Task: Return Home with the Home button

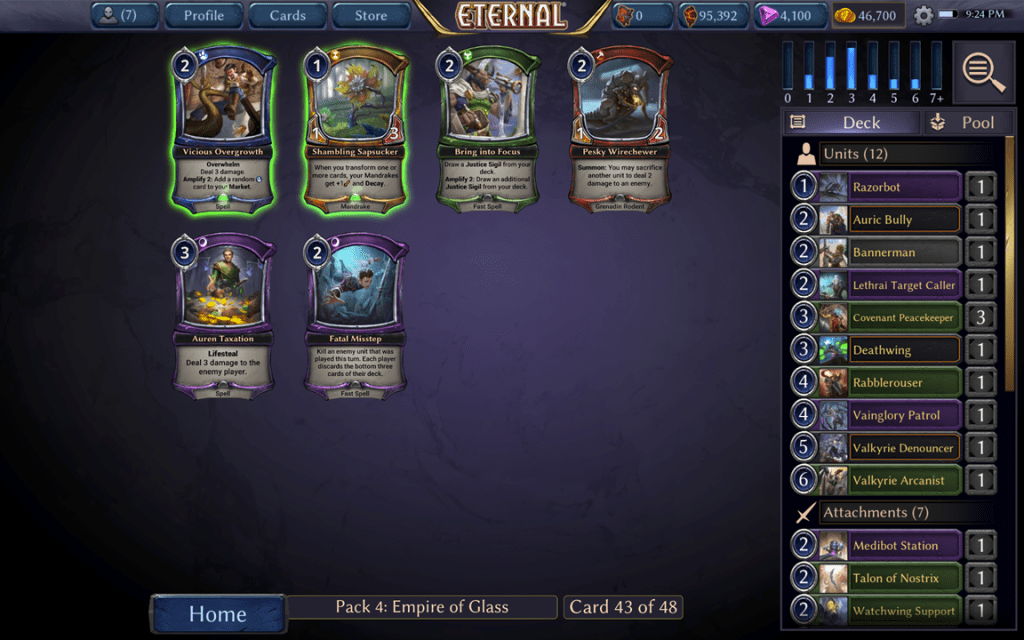Action: tap(218, 613)
